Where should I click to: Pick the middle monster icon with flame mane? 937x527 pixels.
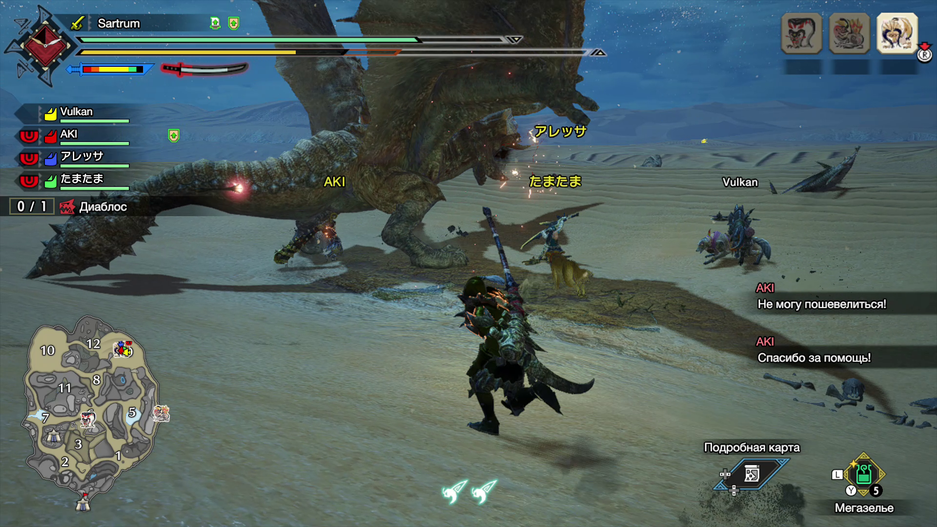coord(849,33)
